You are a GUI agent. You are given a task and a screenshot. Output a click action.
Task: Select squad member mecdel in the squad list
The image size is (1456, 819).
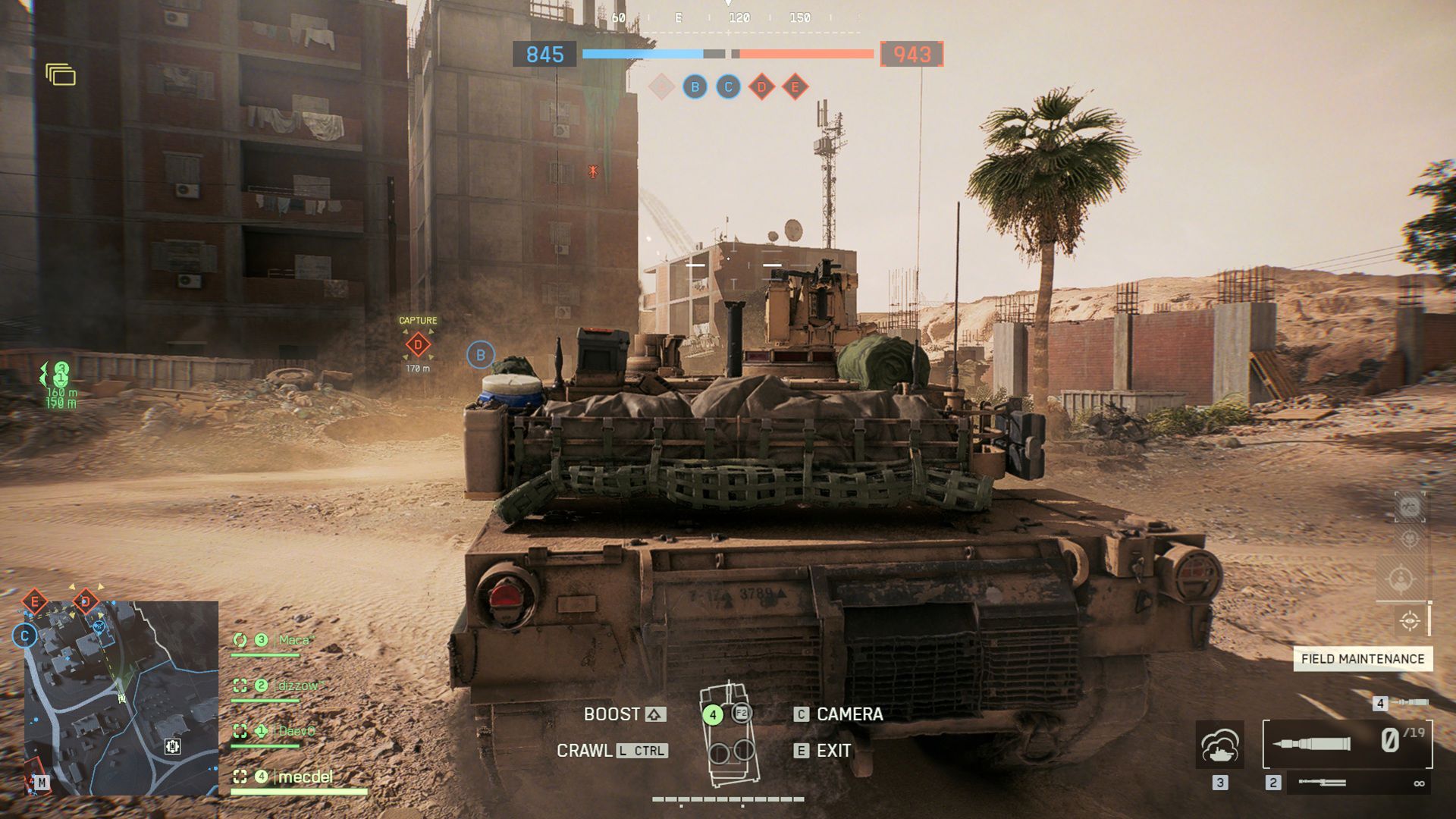point(305,777)
